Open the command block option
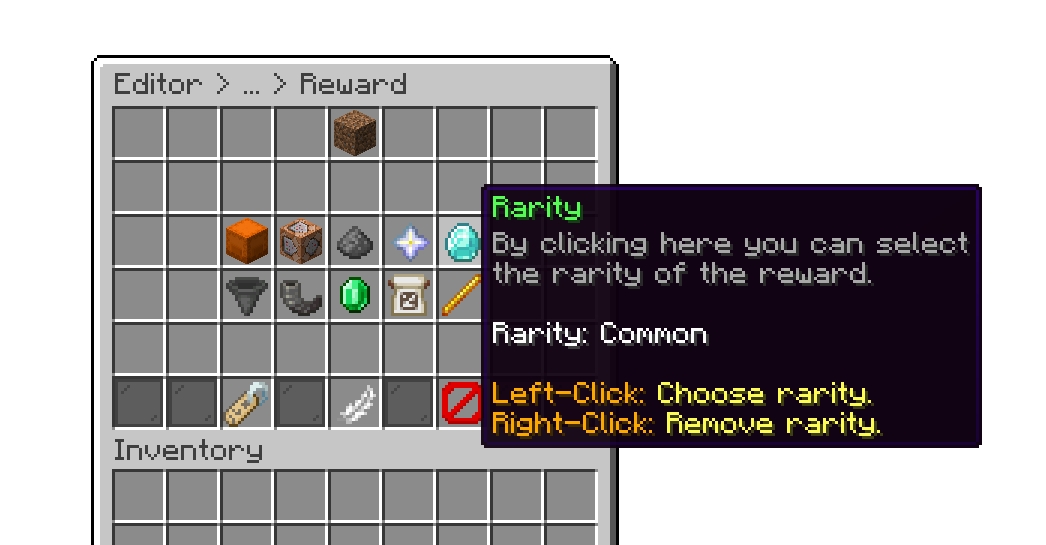 300,241
